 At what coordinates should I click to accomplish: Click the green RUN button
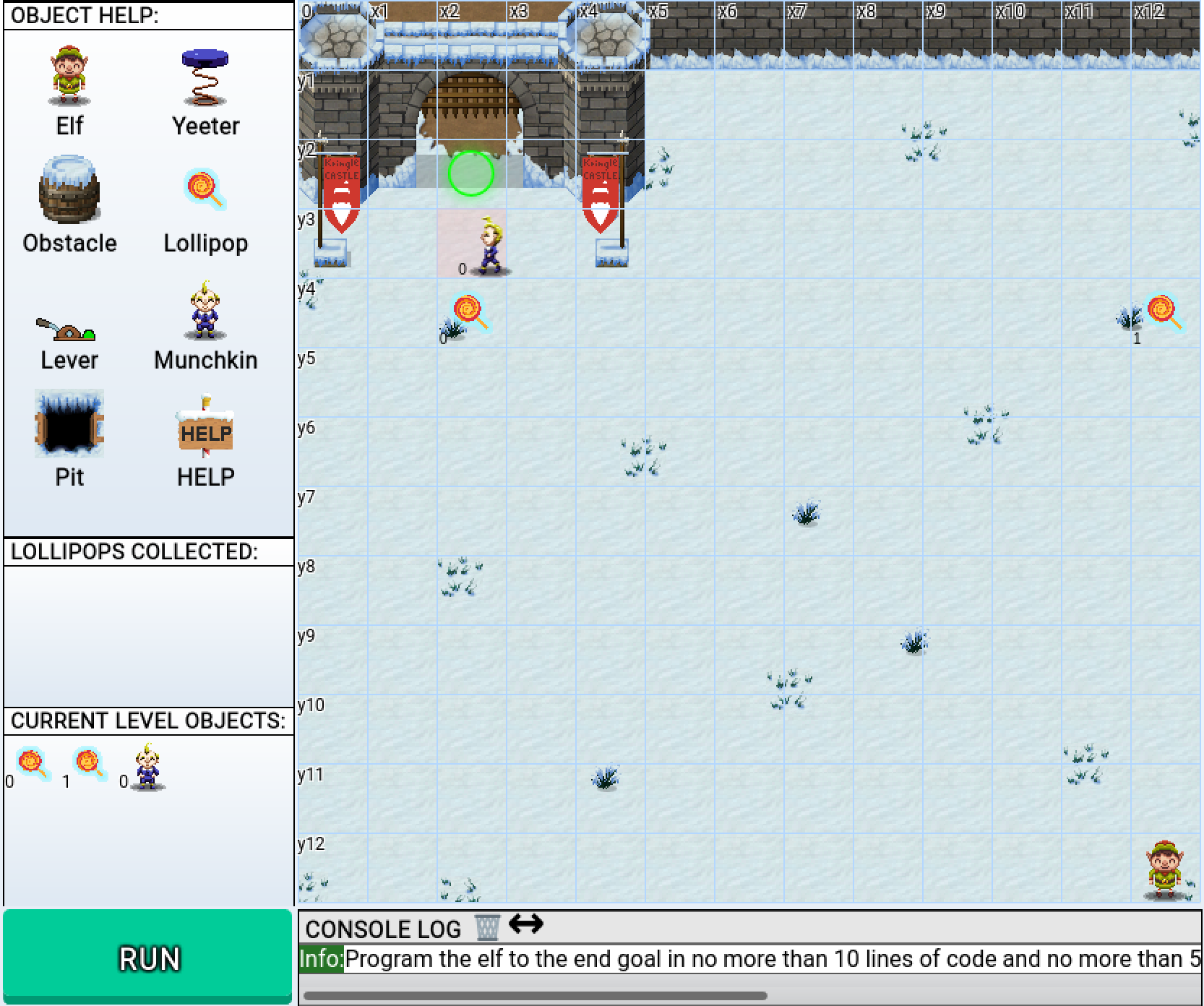148,957
